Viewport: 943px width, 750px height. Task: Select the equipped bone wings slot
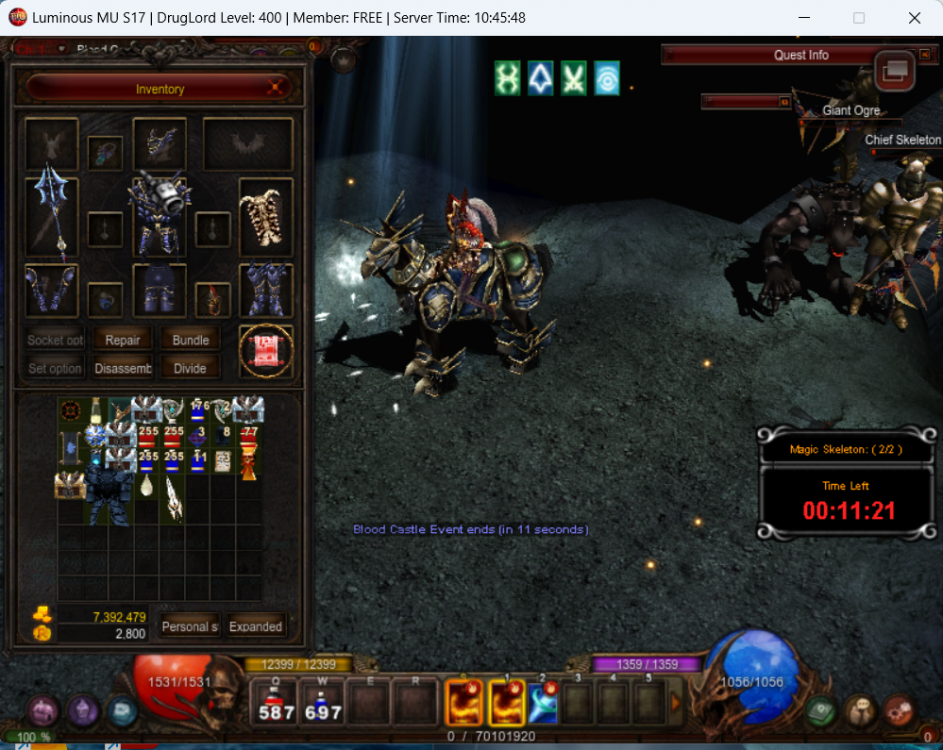[x=266, y=217]
